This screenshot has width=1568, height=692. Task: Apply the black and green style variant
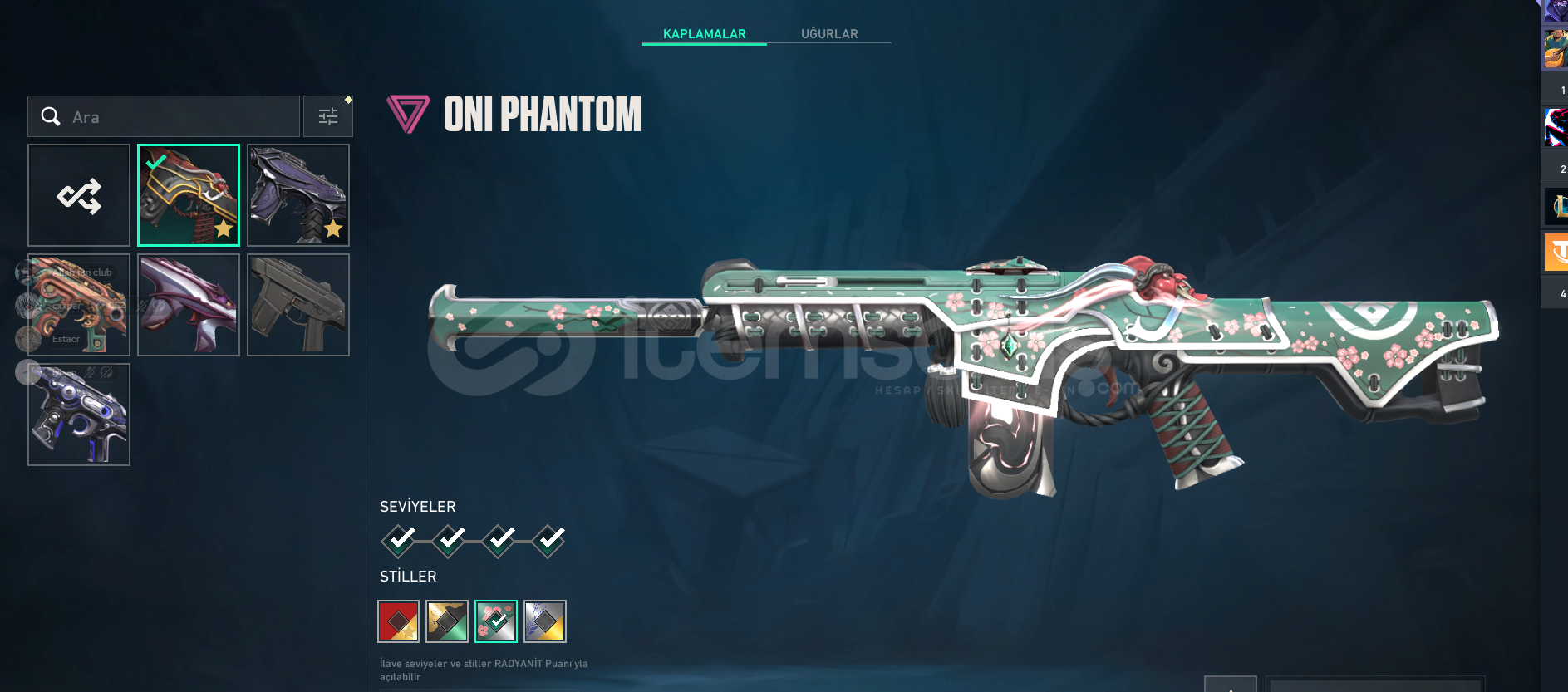(447, 621)
